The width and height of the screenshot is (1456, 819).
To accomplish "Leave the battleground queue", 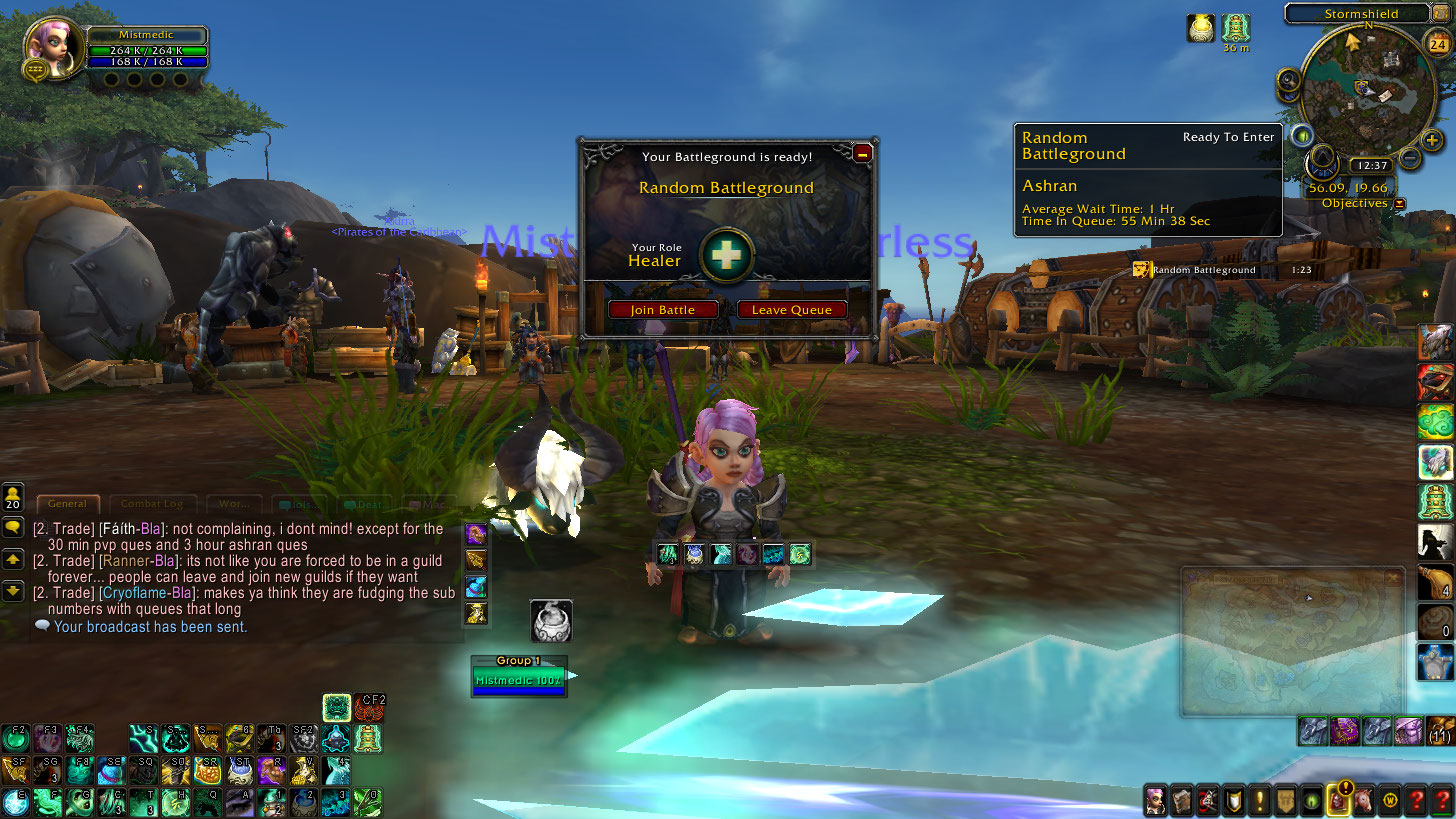I will click(x=791, y=310).
